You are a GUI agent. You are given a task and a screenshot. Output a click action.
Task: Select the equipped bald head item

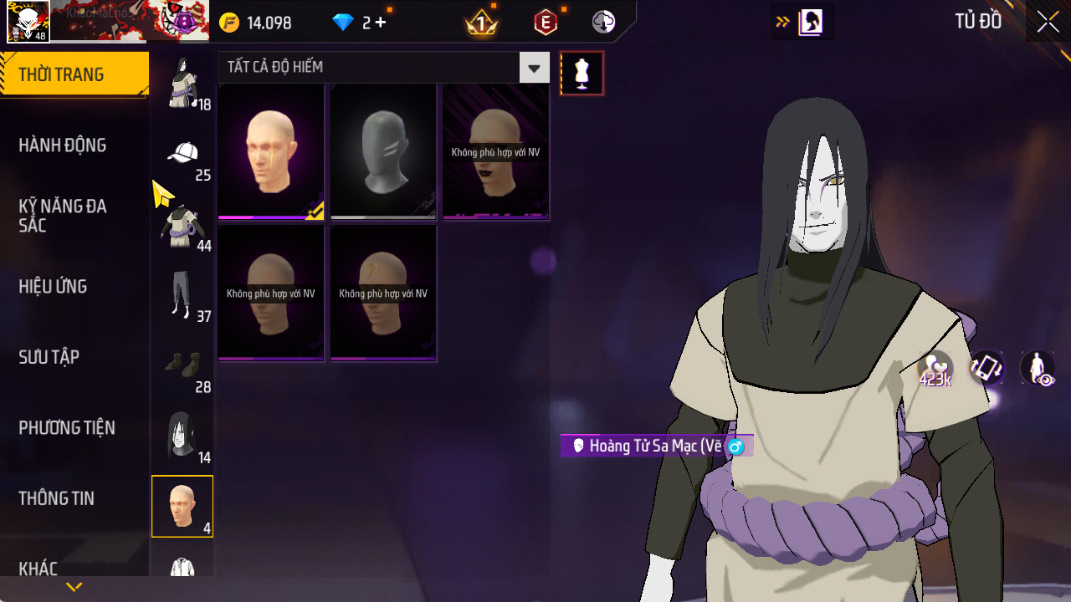pos(271,152)
